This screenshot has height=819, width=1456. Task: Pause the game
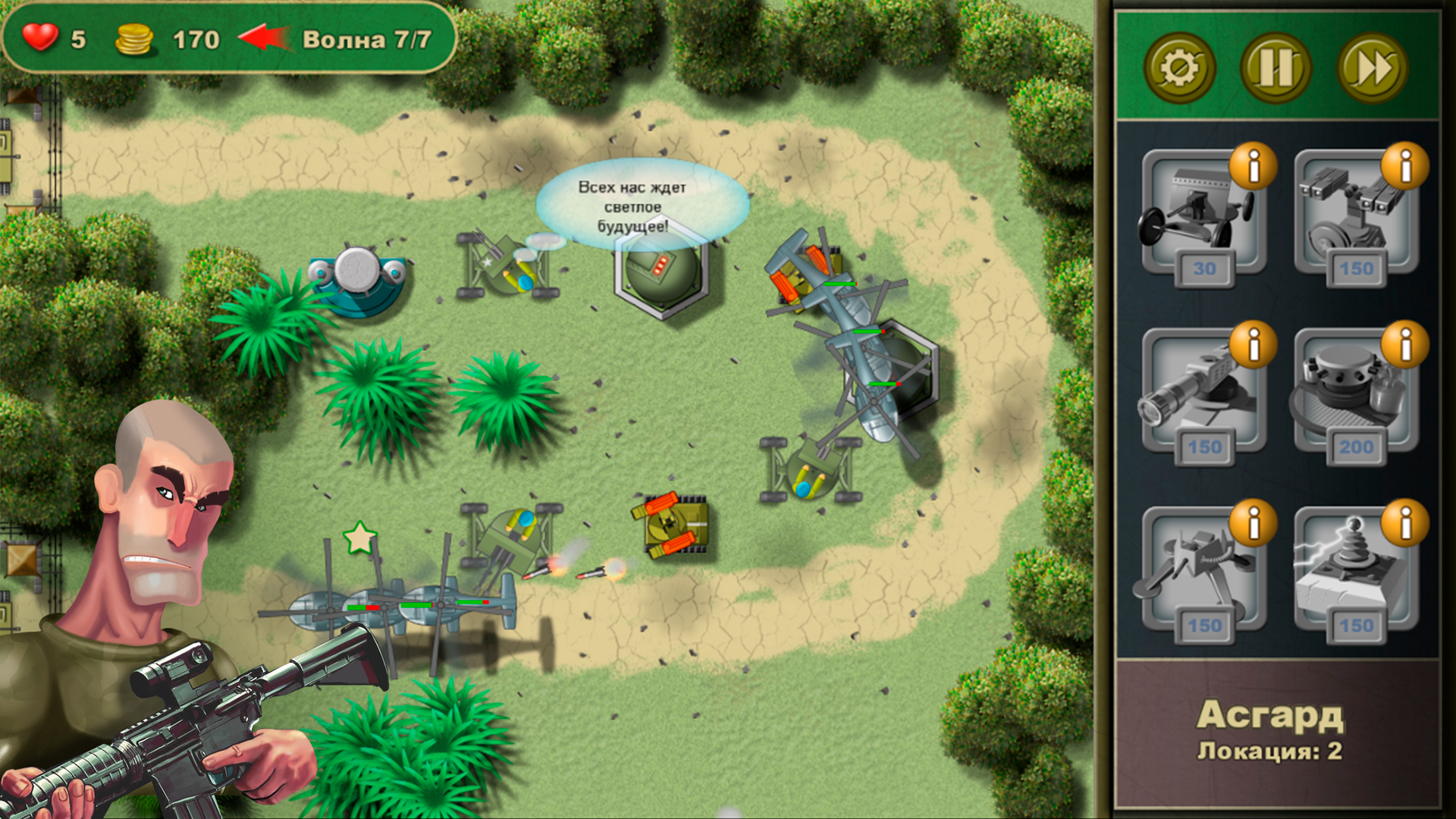pyautogui.click(x=1276, y=68)
